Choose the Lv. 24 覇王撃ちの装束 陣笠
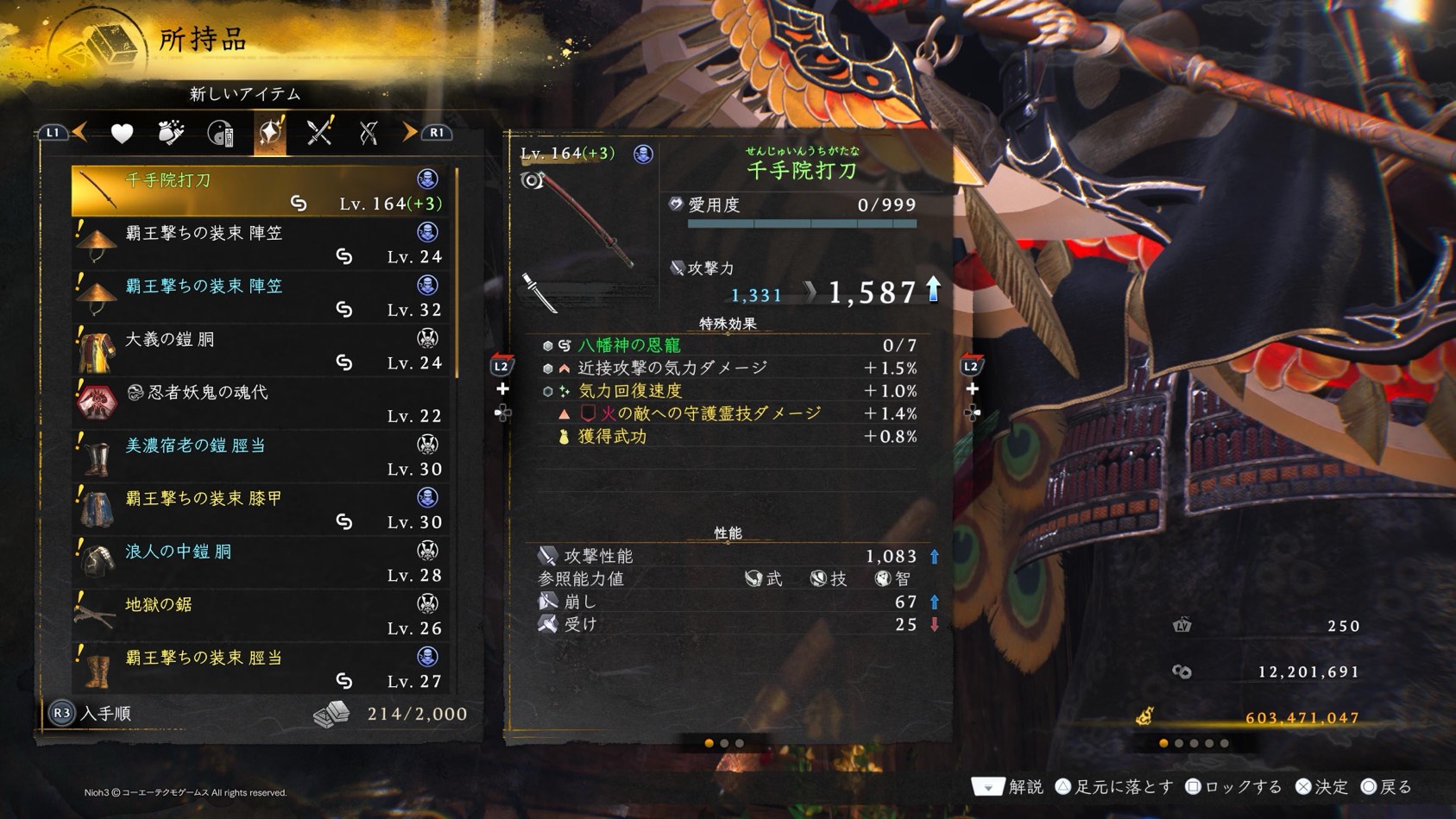Screen dimensions: 1456x819 (x=263, y=244)
